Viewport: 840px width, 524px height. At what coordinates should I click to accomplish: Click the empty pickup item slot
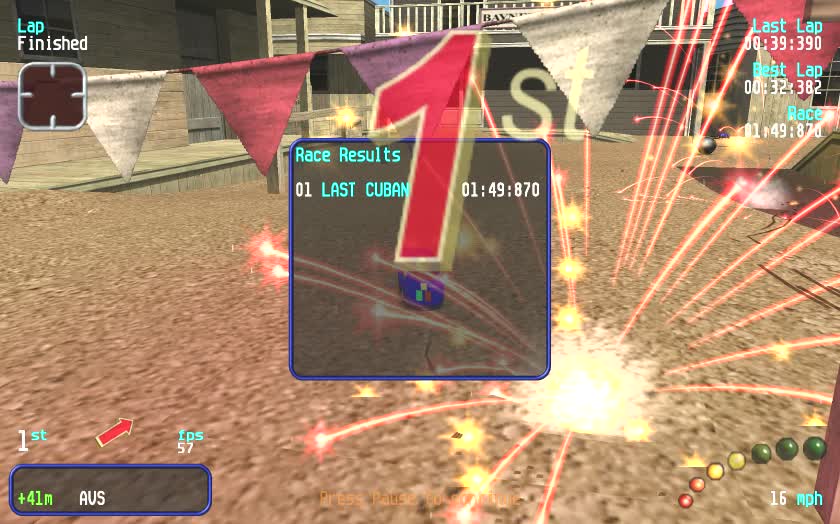point(51,95)
